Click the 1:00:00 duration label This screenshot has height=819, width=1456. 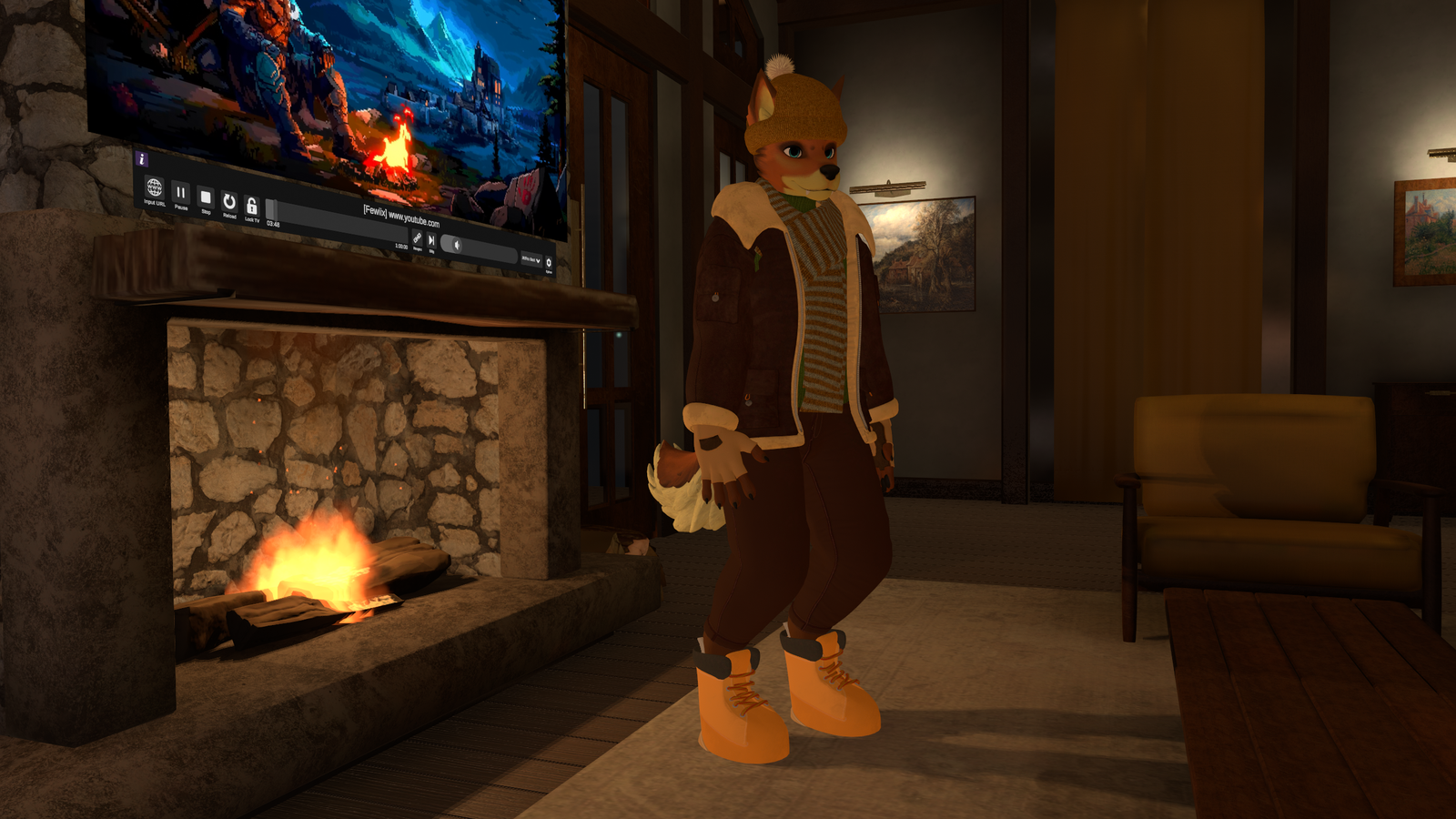[402, 246]
